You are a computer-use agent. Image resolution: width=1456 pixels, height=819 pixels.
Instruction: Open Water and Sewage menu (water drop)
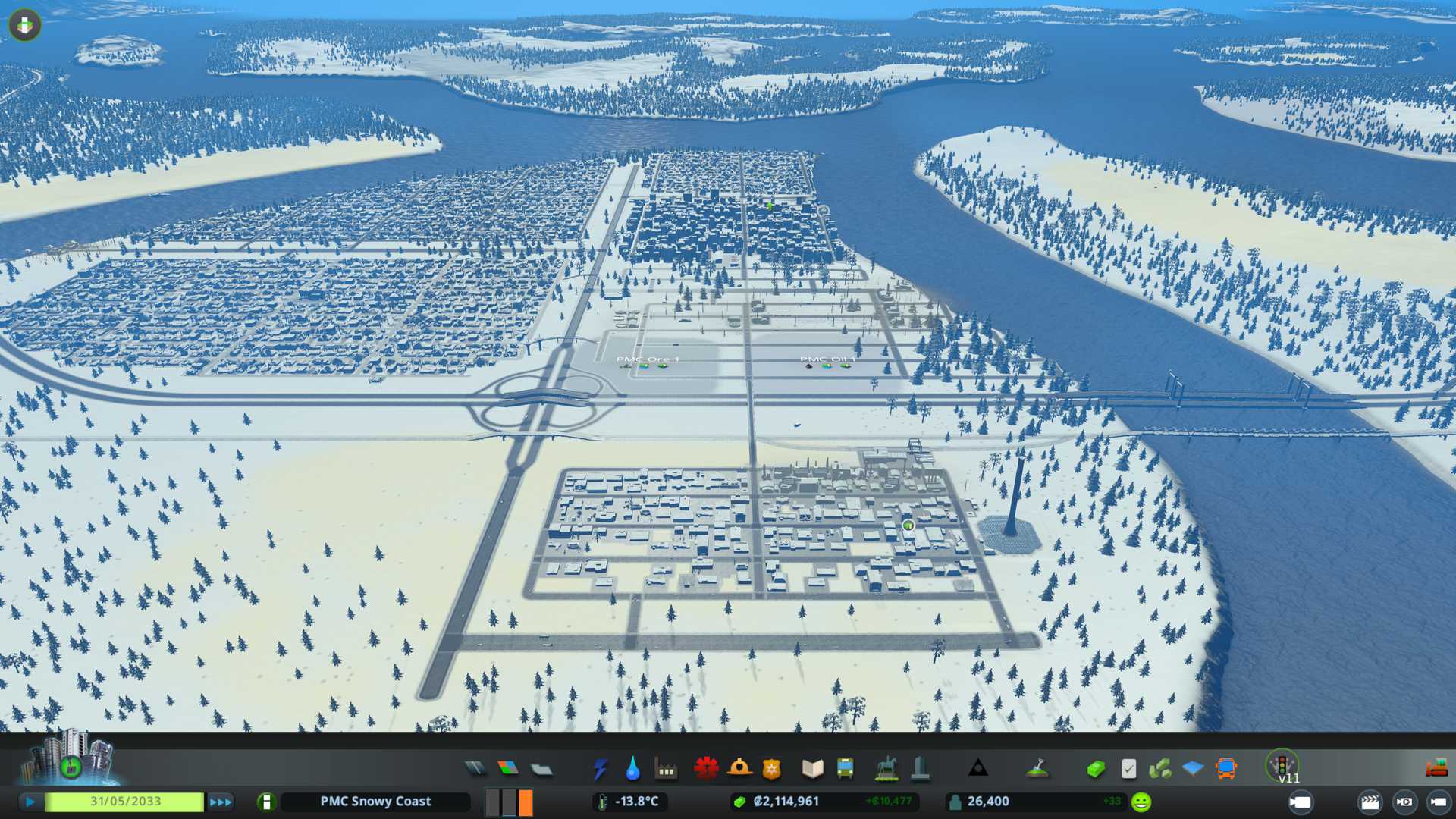click(x=632, y=769)
